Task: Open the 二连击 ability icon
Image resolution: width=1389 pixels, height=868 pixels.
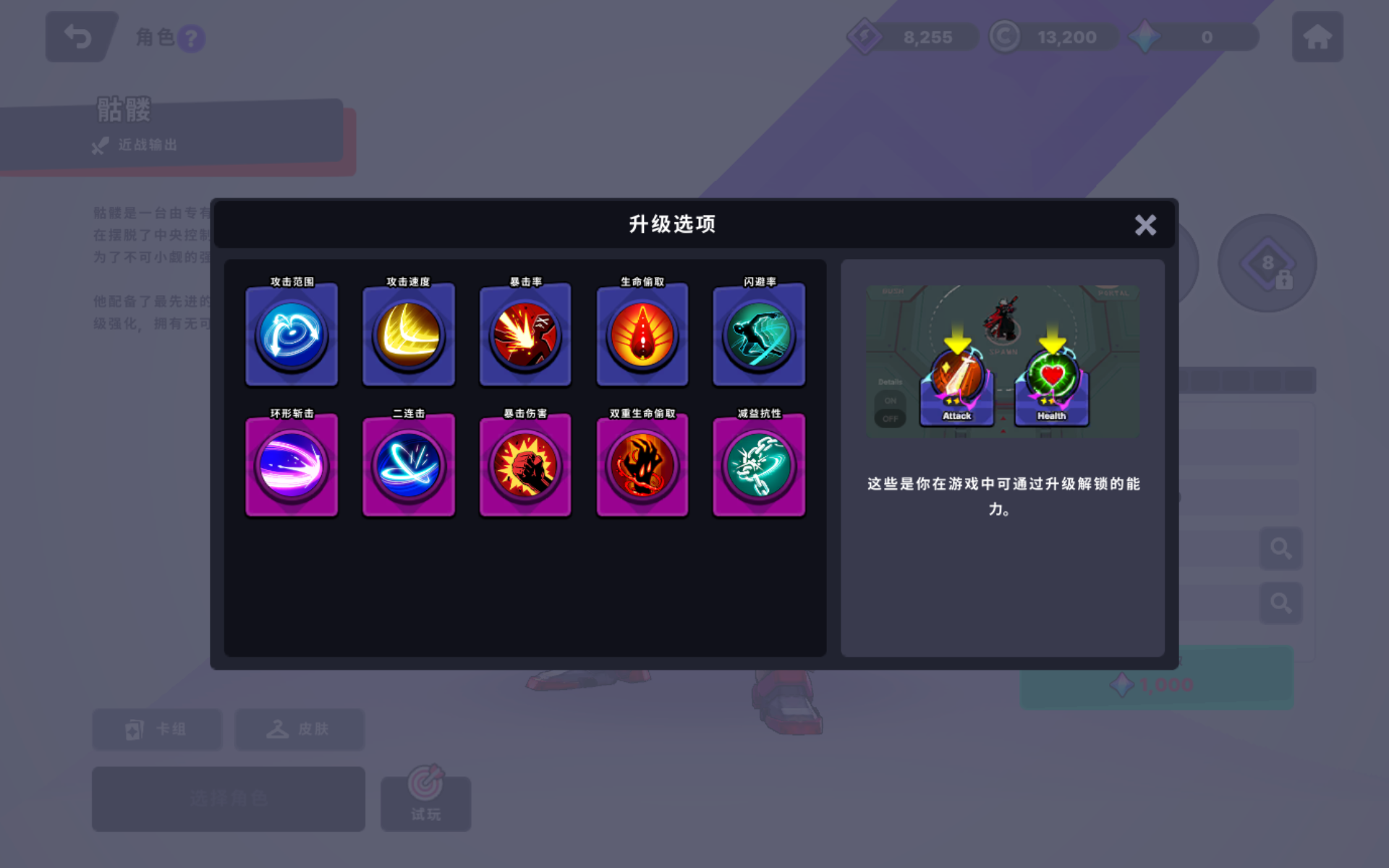Action: [x=408, y=465]
